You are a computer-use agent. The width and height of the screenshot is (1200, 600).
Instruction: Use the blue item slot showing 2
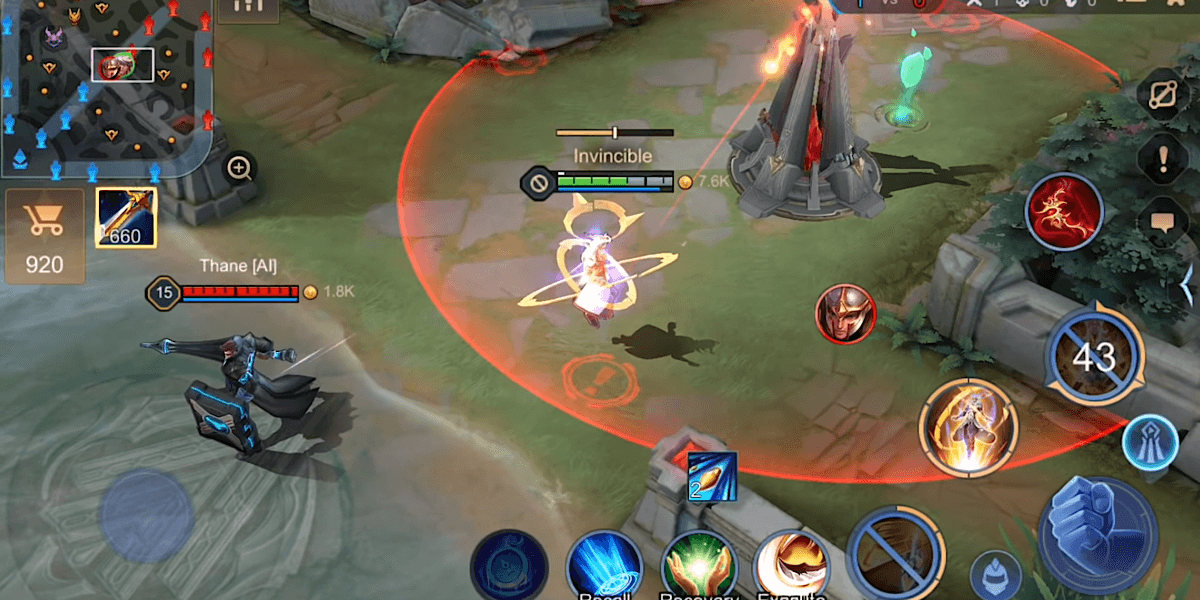(712, 475)
